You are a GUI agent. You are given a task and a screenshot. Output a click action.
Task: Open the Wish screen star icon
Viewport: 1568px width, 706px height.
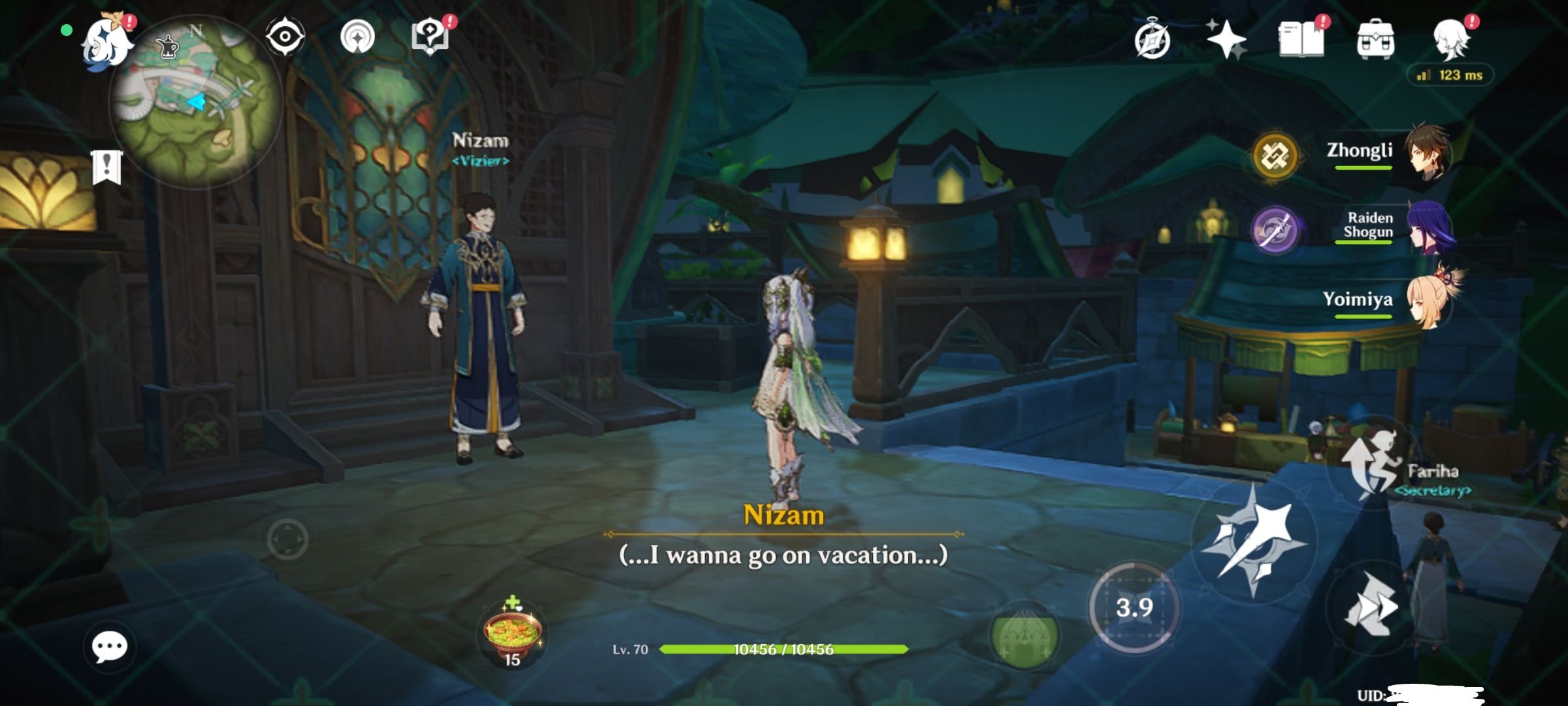[x=1227, y=41]
